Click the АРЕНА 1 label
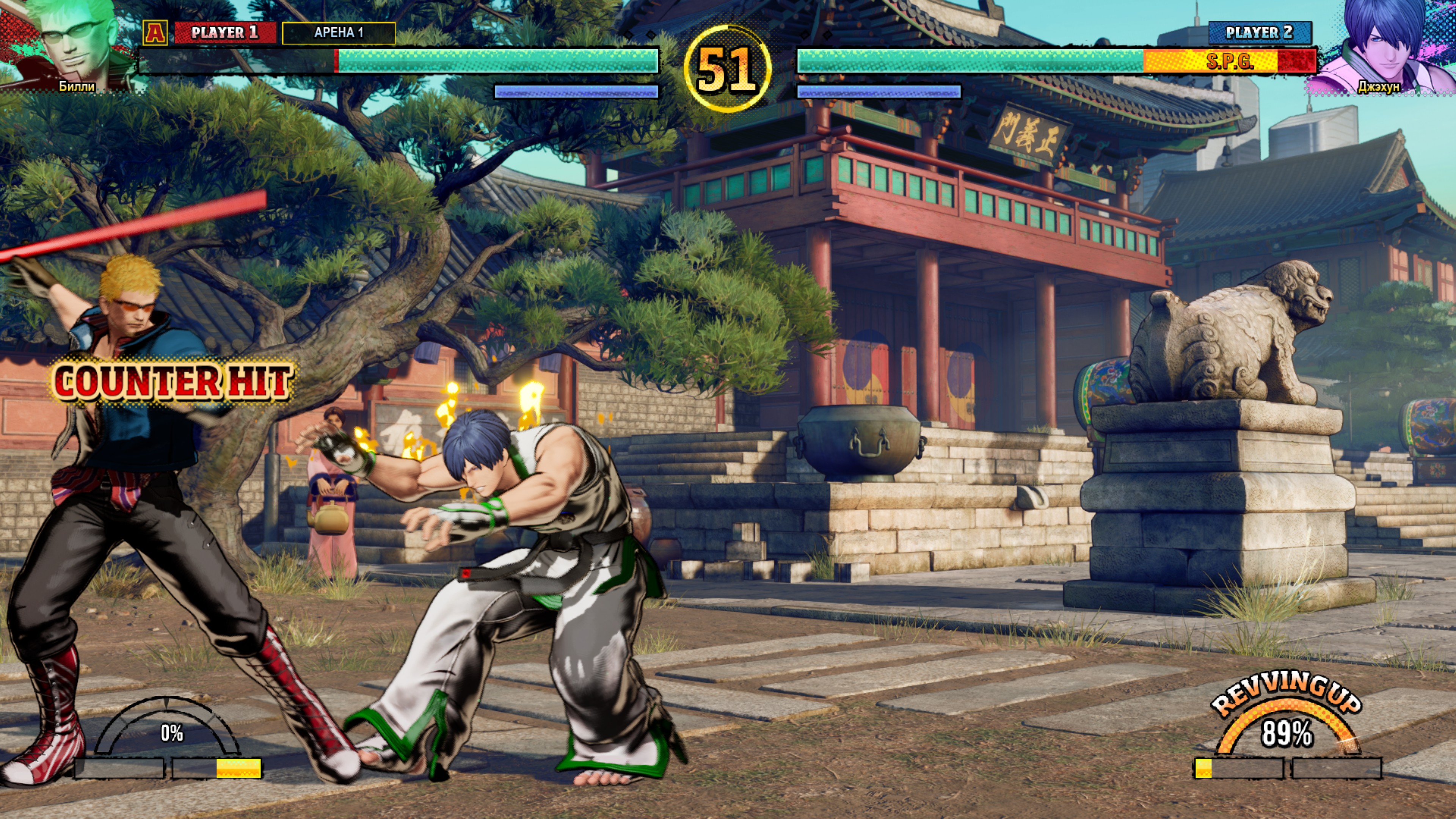 pos(339,33)
